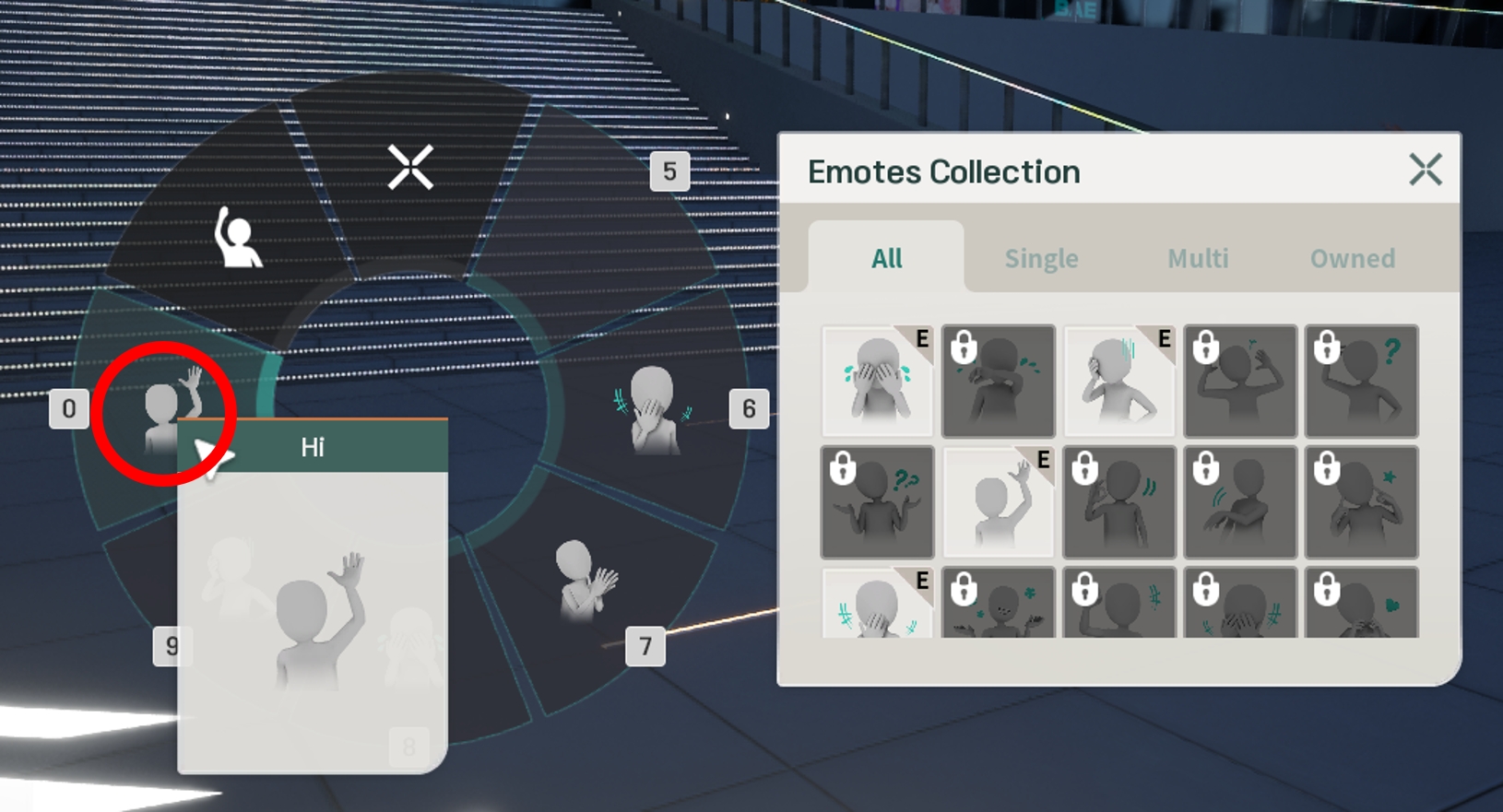Switch to the All emotes tab
This screenshot has height=812, width=1503.
tap(886, 258)
